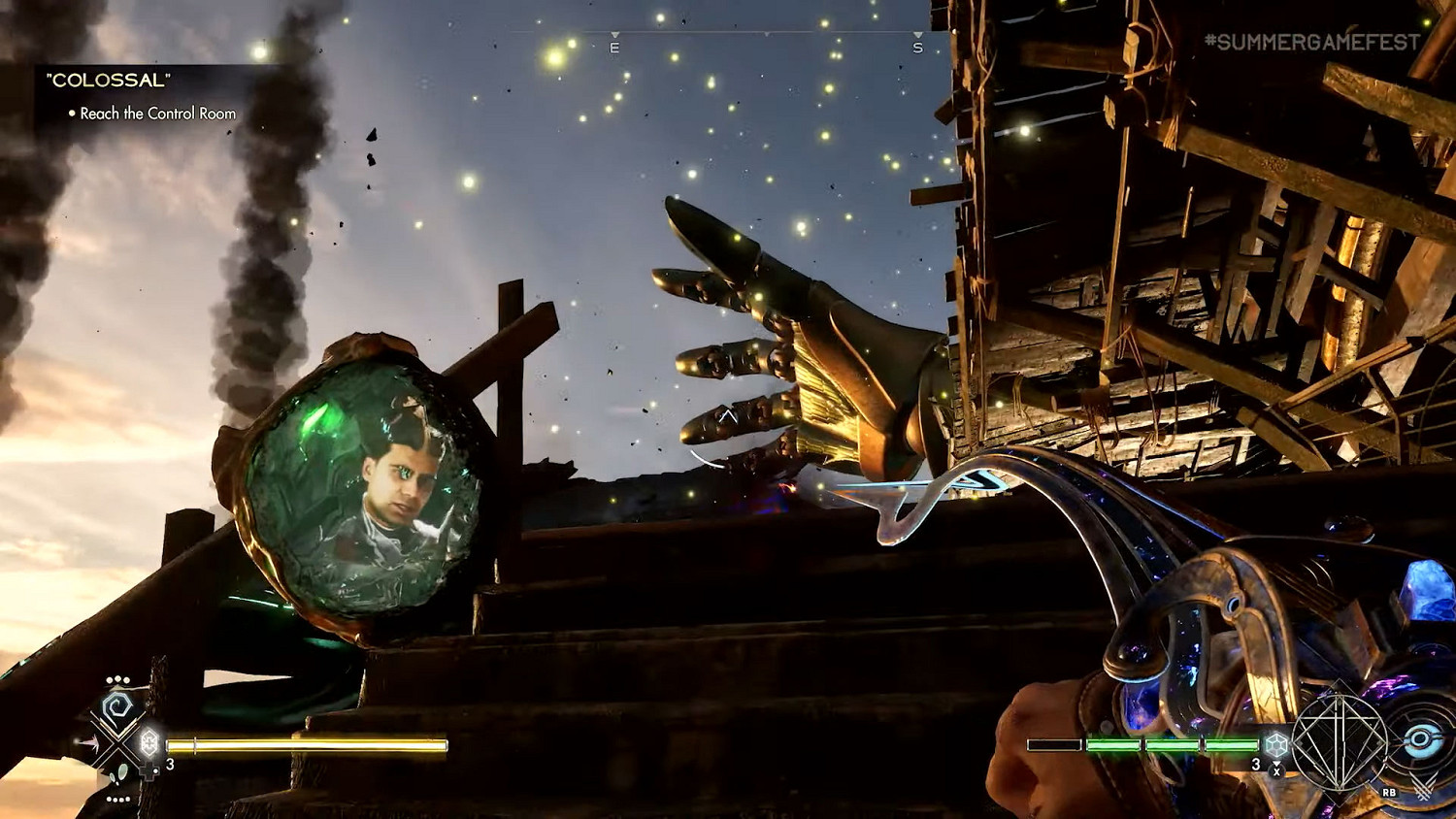
Task: Select the pink arrow spell icon
Action: coord(90,744)
